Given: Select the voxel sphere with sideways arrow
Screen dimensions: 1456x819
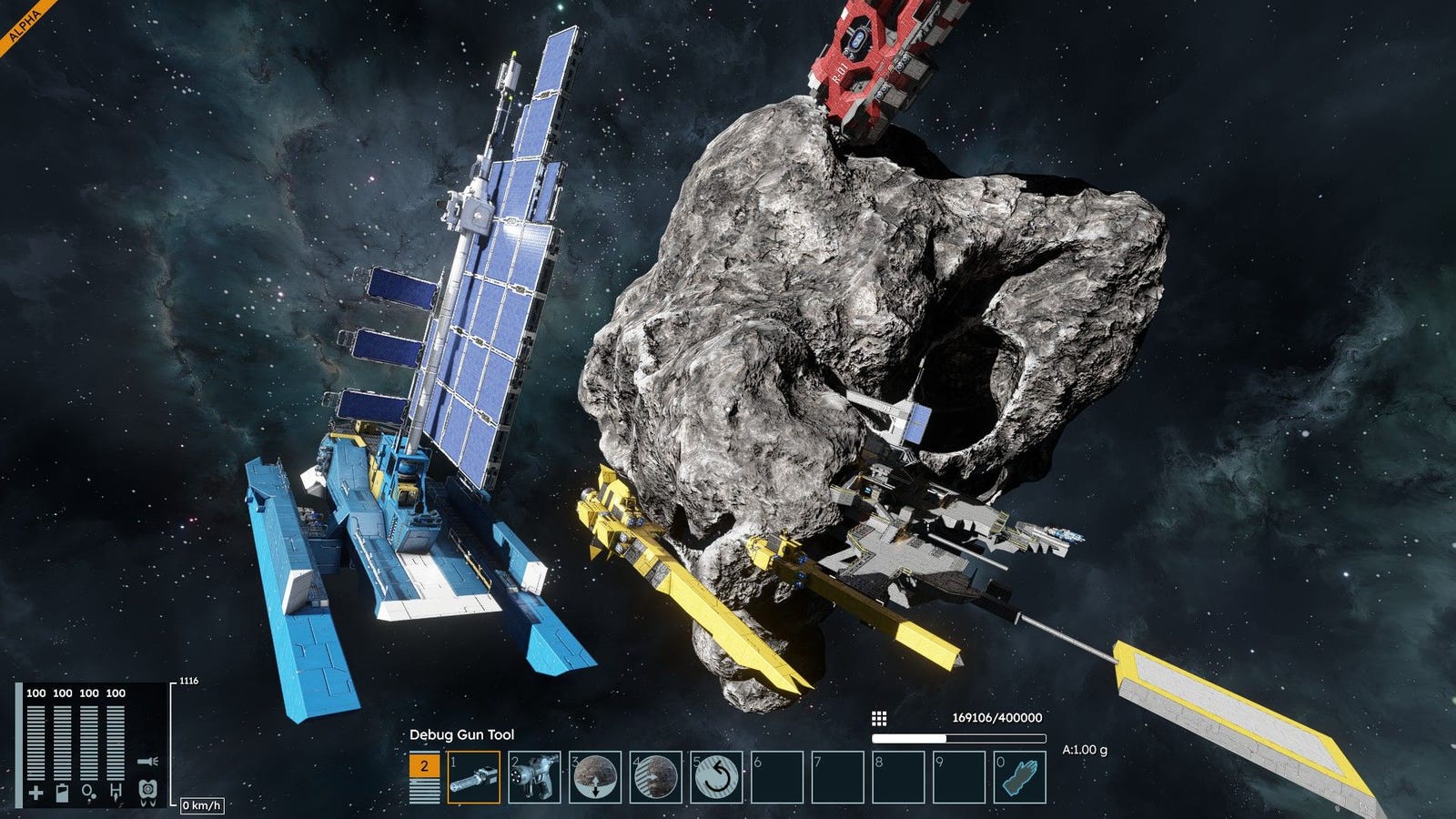Looking at the screenshot, I should point(656,776).
